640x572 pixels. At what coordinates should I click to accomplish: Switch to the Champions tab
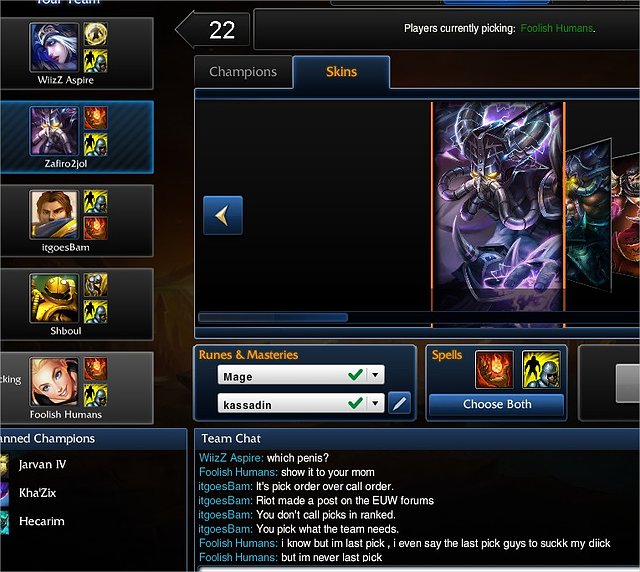point(243,72)
